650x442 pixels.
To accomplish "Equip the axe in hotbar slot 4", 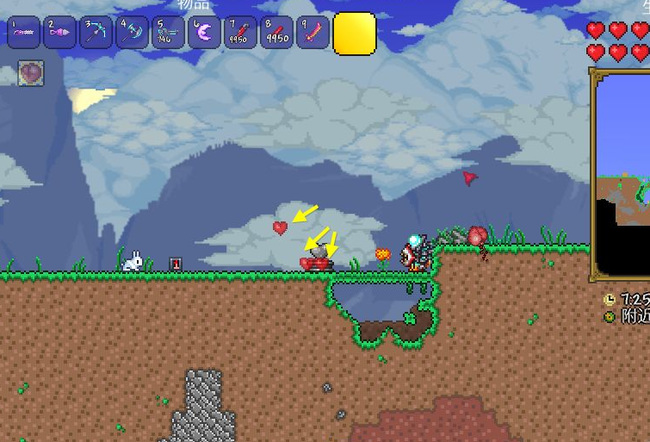I will pyautogui.click(x=132, y=33).
